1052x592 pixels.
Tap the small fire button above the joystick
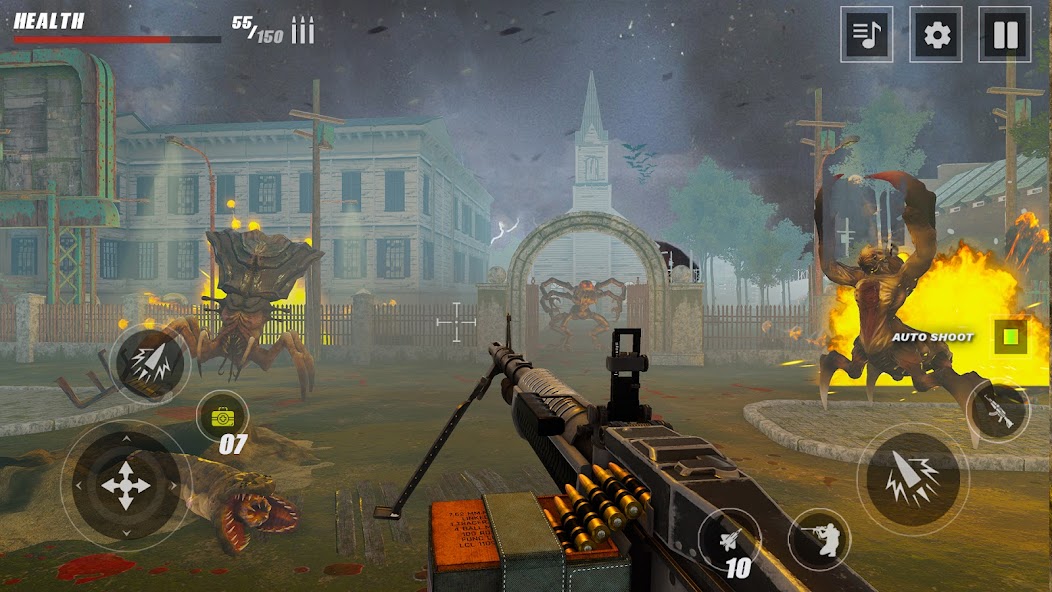click(x=149, y=362)
